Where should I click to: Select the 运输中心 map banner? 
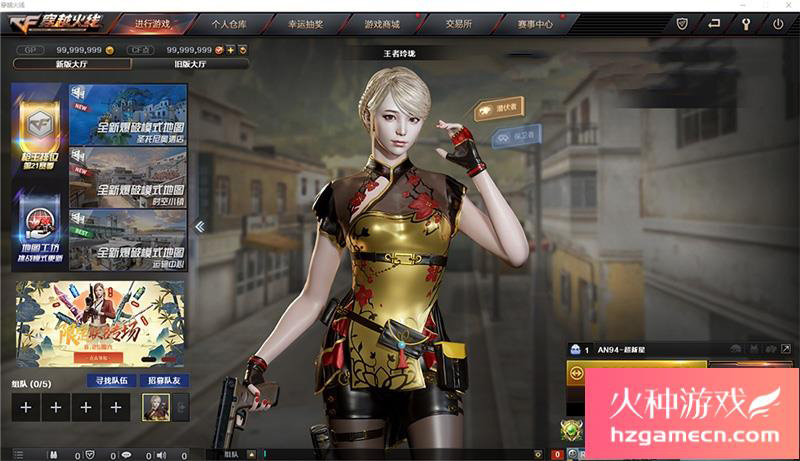[128, 239]
